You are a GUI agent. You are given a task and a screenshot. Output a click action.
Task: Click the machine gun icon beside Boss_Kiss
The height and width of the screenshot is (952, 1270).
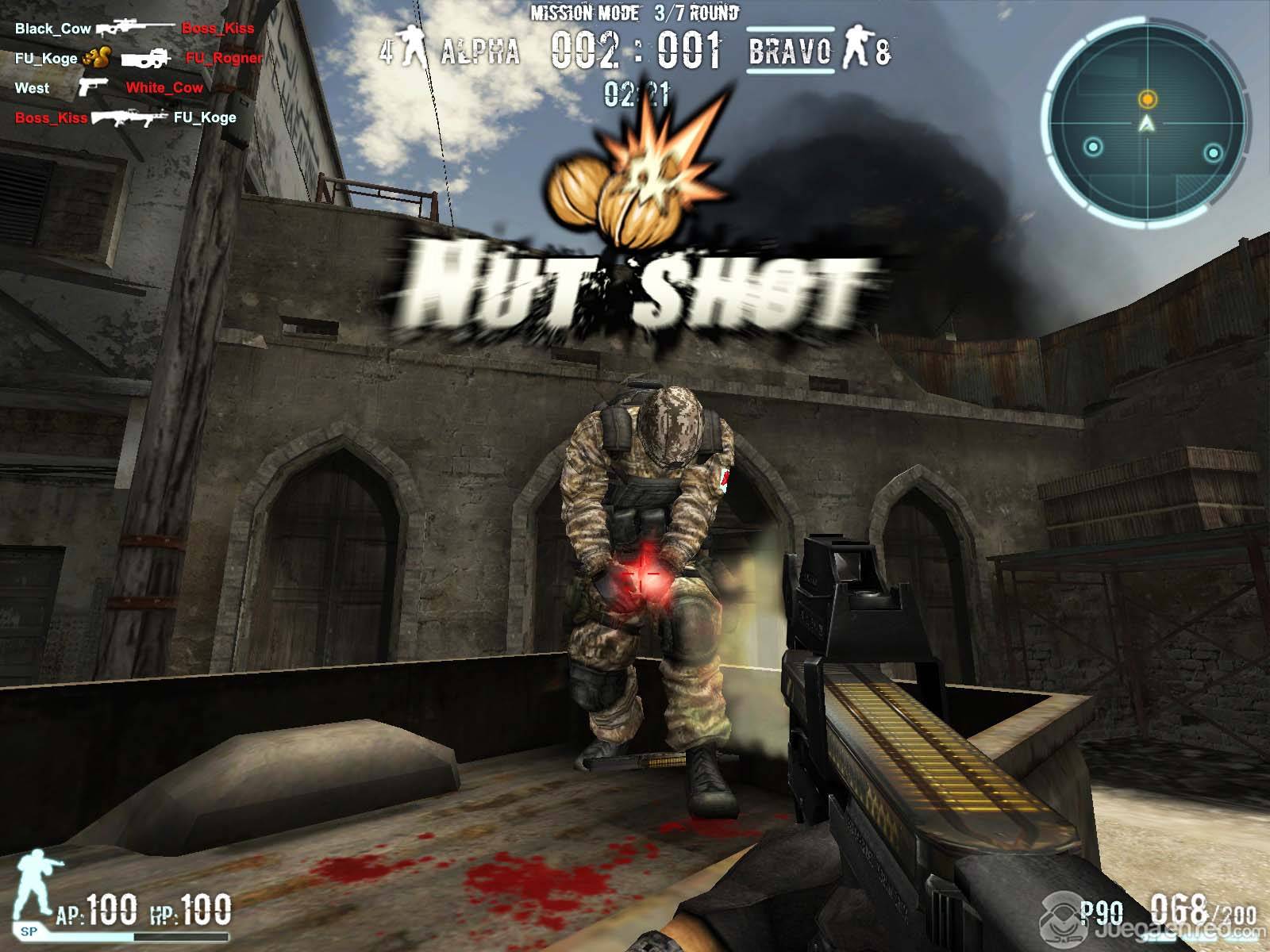click(129, 118)
